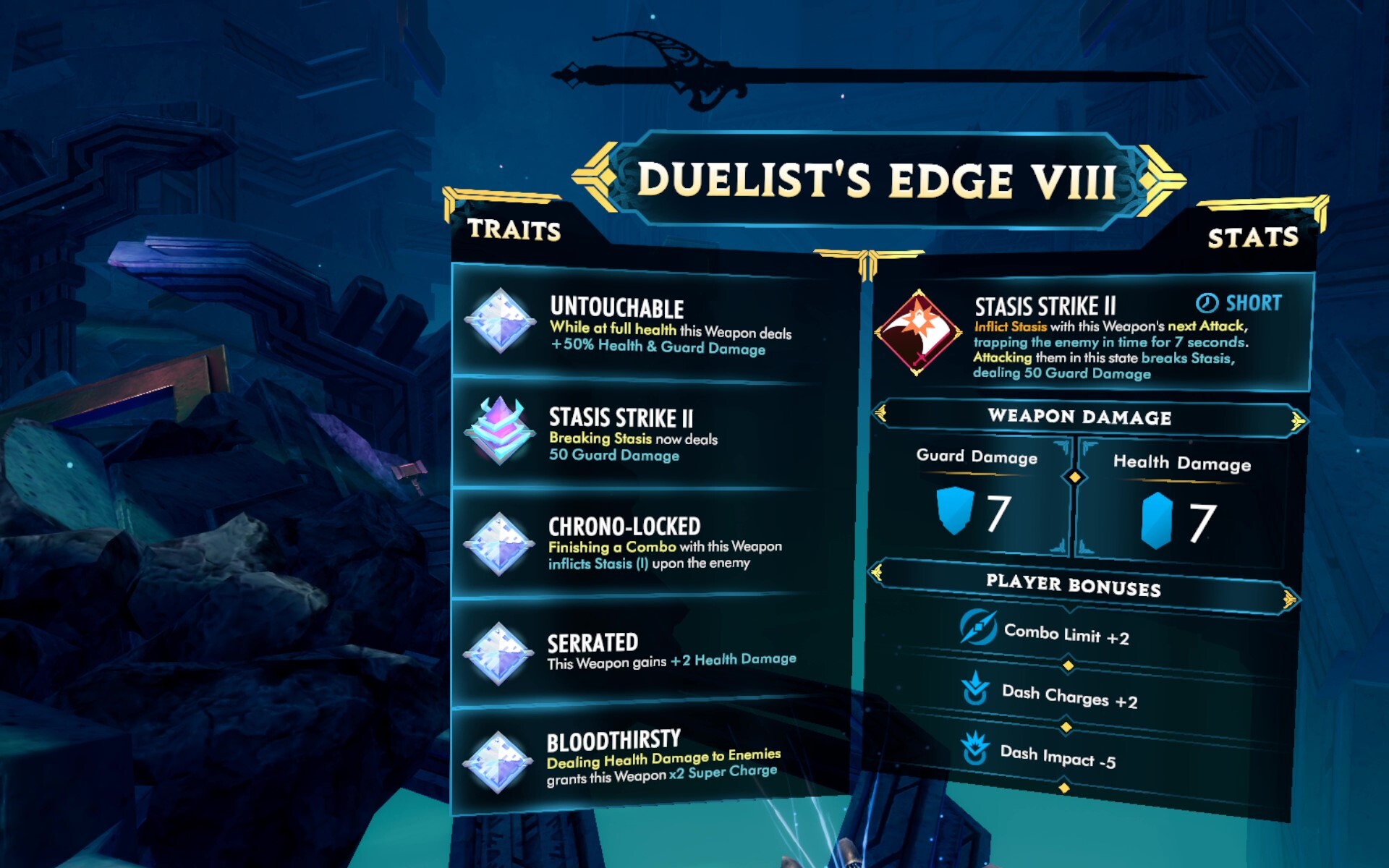
Task: Open the Traits panel header
Action: [514, 230]
